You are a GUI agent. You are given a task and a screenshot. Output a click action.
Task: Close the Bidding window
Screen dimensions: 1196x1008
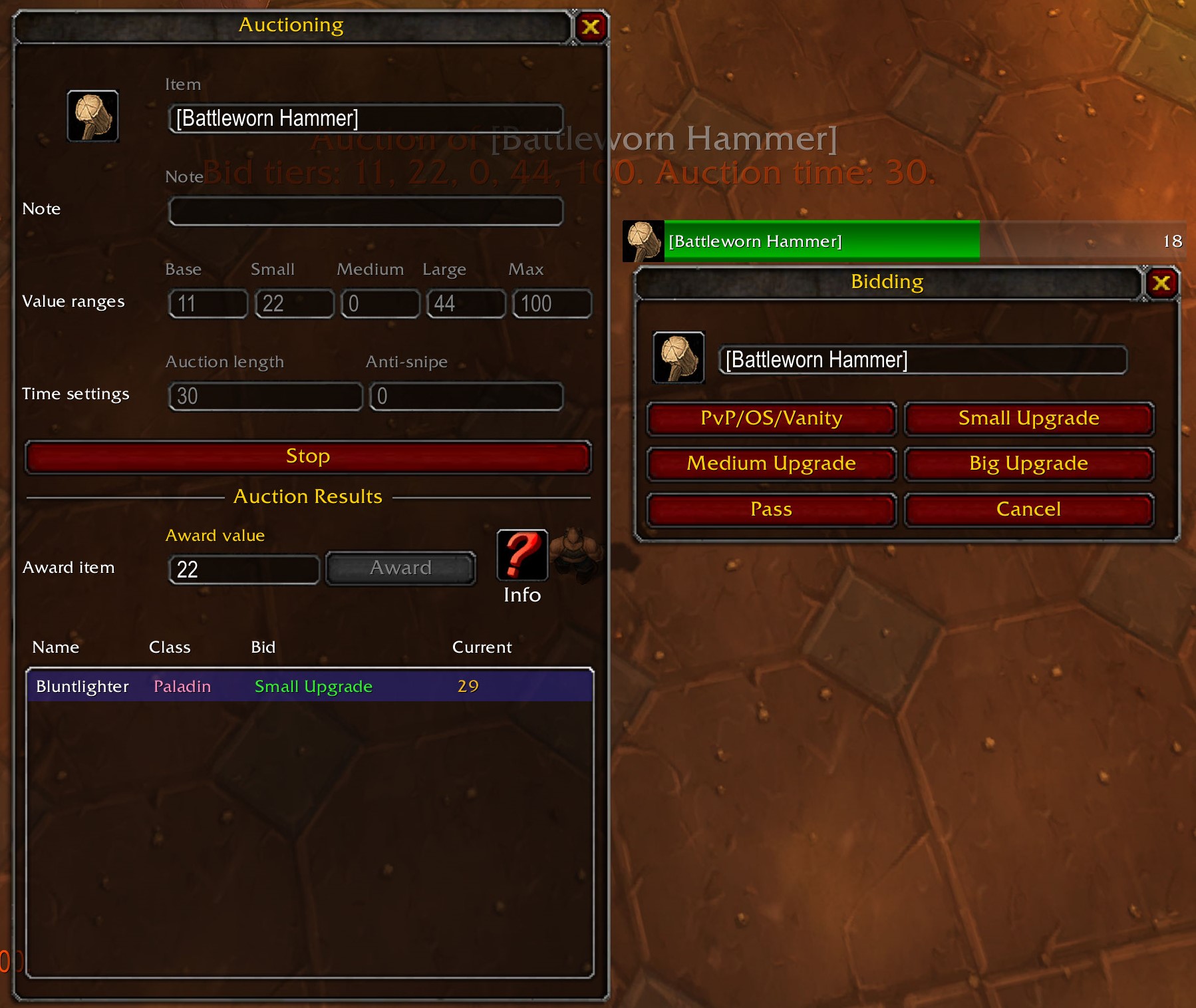pyautogui.click(x=1163, y=282)
